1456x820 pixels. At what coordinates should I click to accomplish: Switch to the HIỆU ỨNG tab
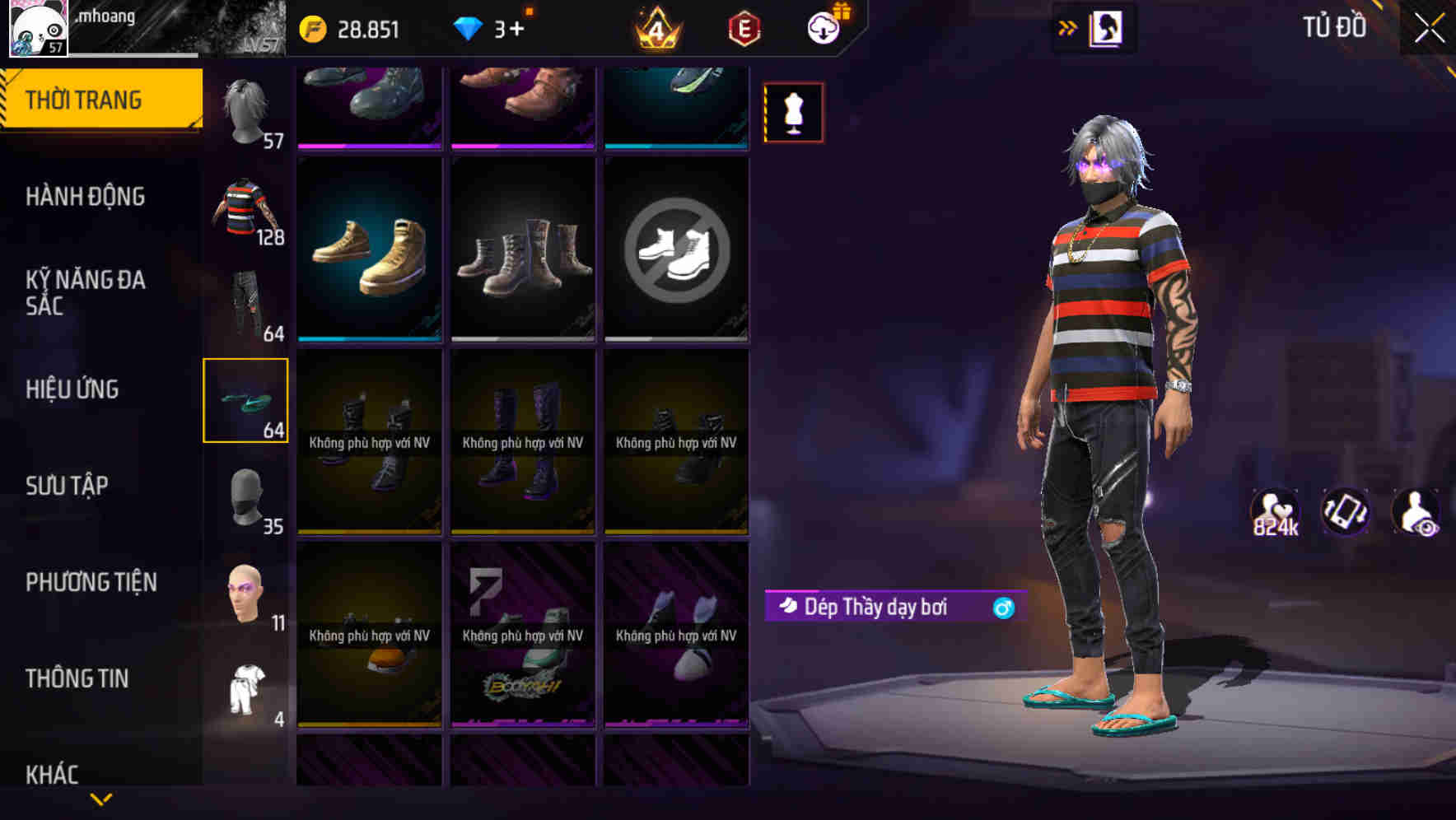(72, 389)
